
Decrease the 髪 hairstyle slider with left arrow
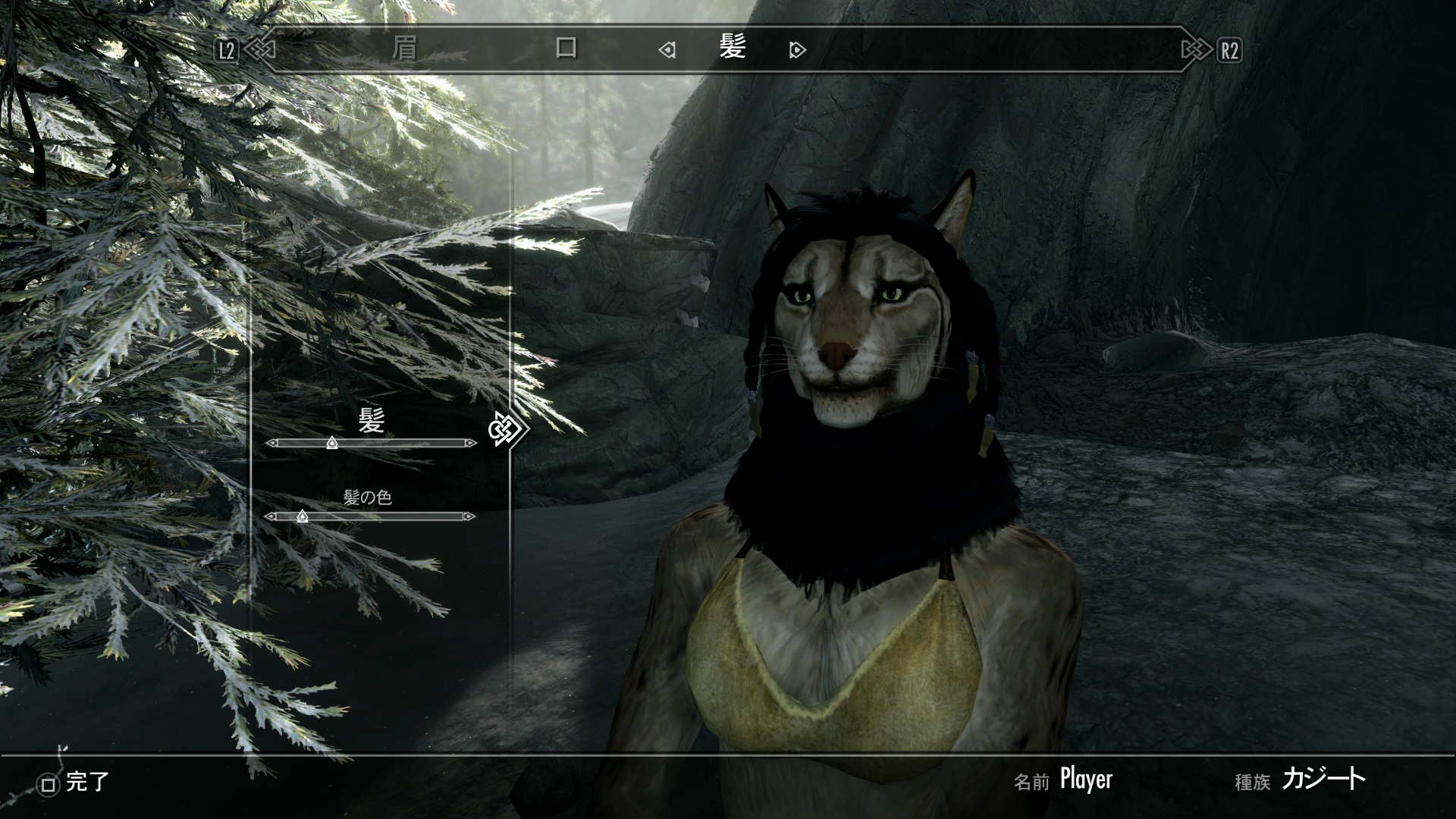click(271, 443)
